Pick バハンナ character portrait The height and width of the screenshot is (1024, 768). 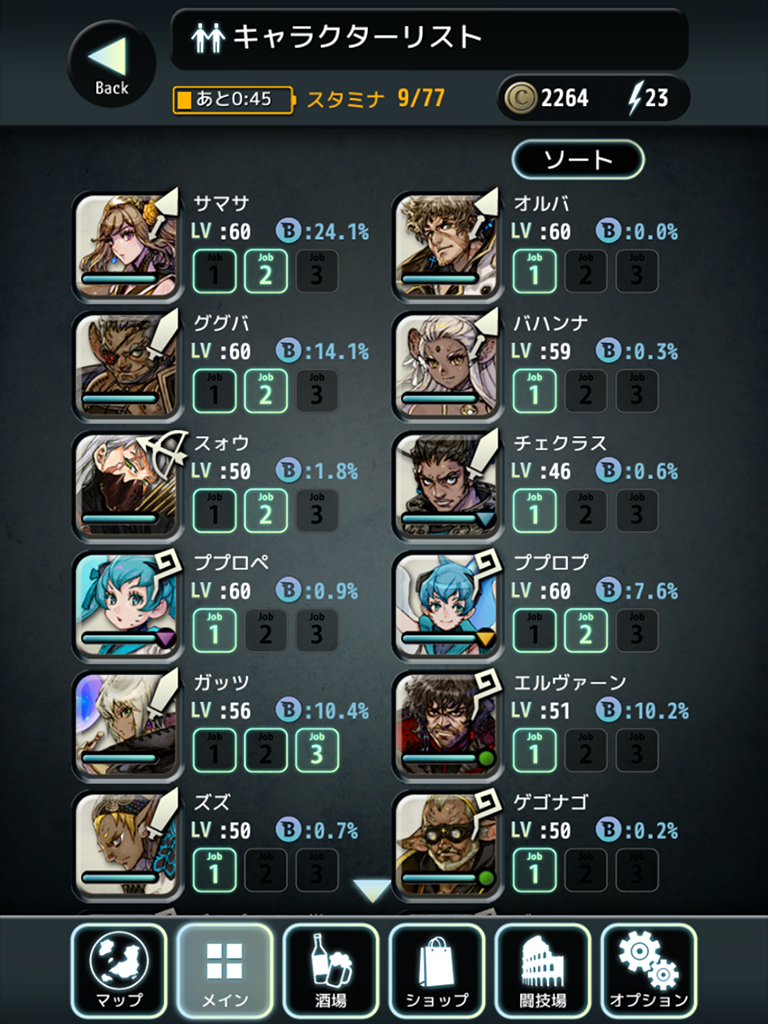click(446, 366)
